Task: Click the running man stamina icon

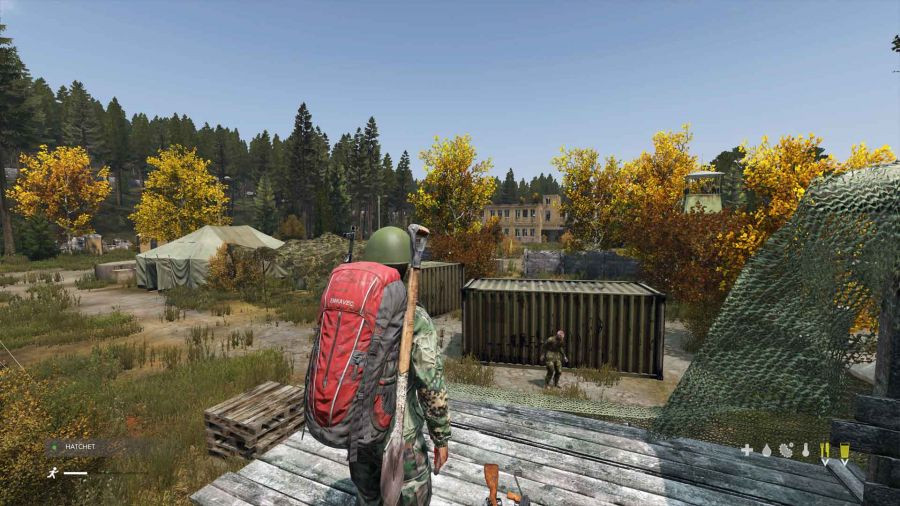Action: click(50, 472)
